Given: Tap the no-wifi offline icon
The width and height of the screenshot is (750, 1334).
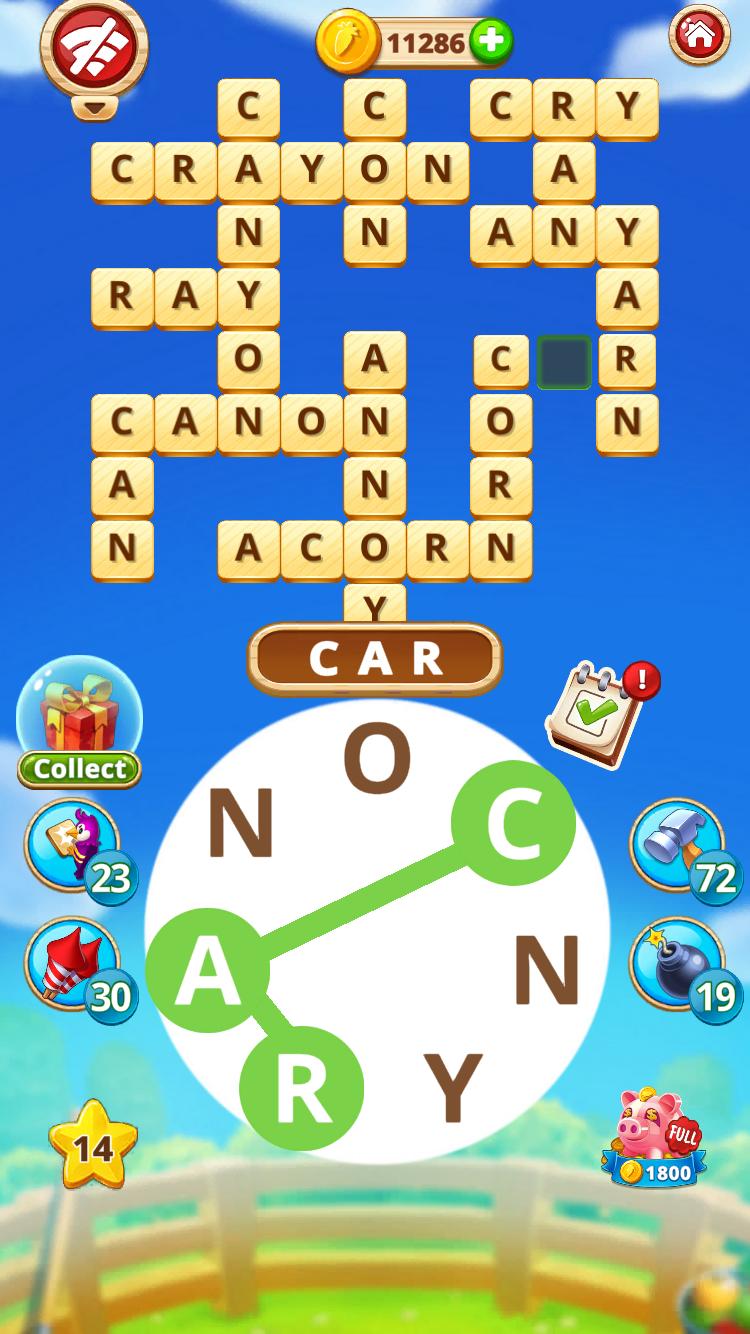Looking at the screenshot, I should click(x=94, y=47).
